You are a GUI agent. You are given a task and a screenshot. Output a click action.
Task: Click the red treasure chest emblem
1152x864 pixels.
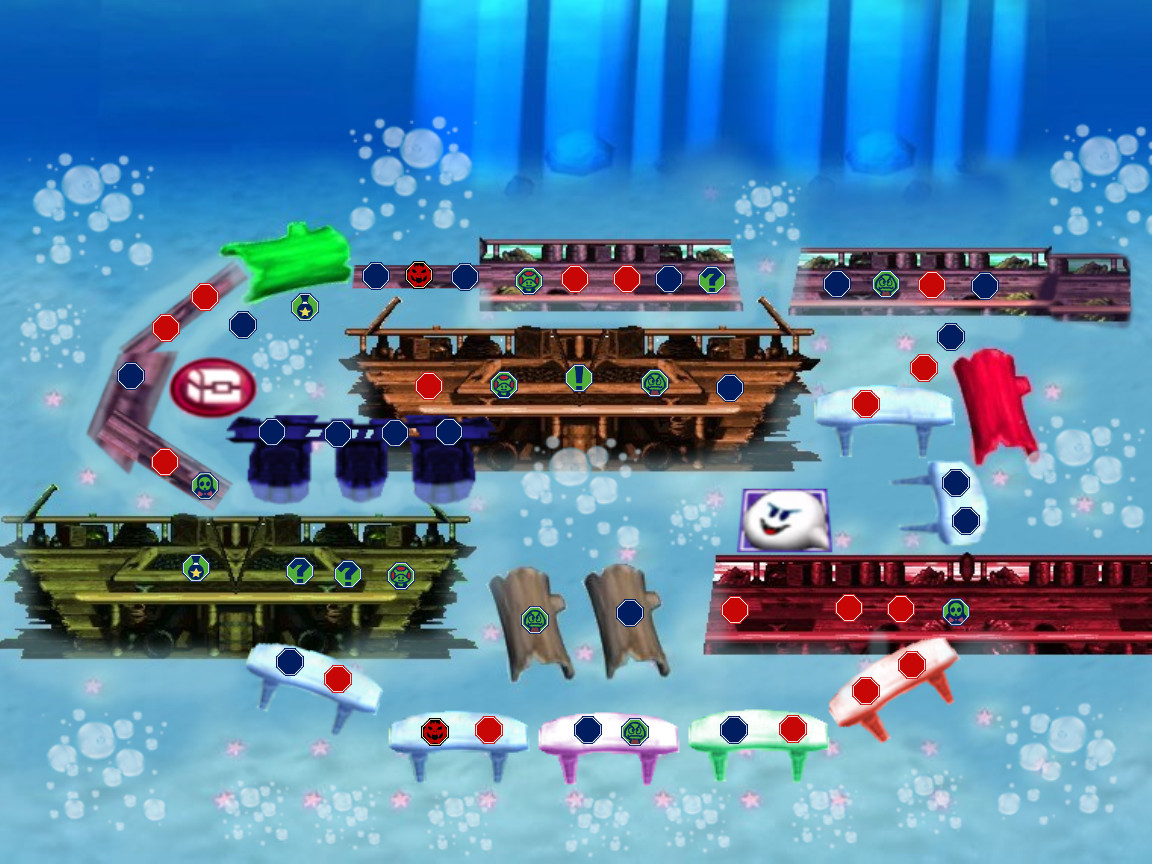[x=212, y=388]
